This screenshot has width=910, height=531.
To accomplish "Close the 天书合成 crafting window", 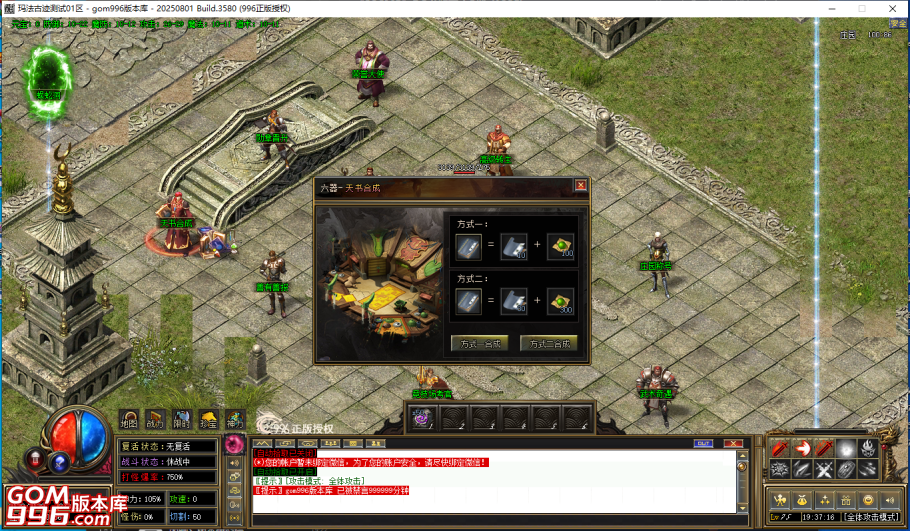I will (580, 185).
